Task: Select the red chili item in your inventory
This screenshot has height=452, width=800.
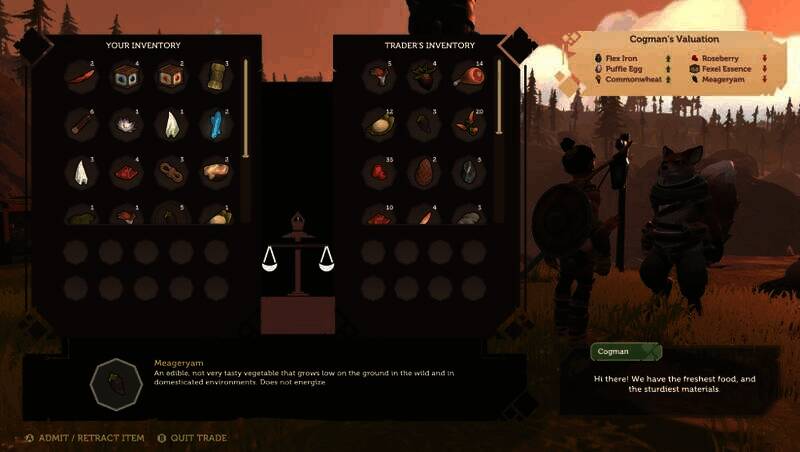Action: point(82,76)
